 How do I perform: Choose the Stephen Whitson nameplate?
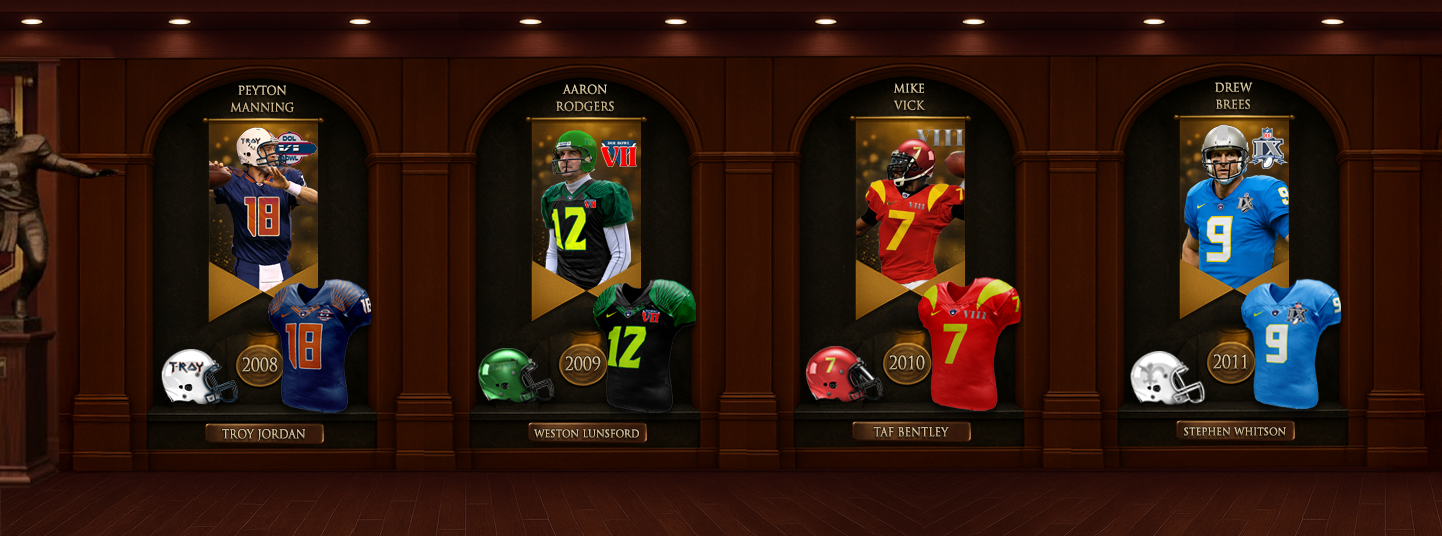[1235, 431]
